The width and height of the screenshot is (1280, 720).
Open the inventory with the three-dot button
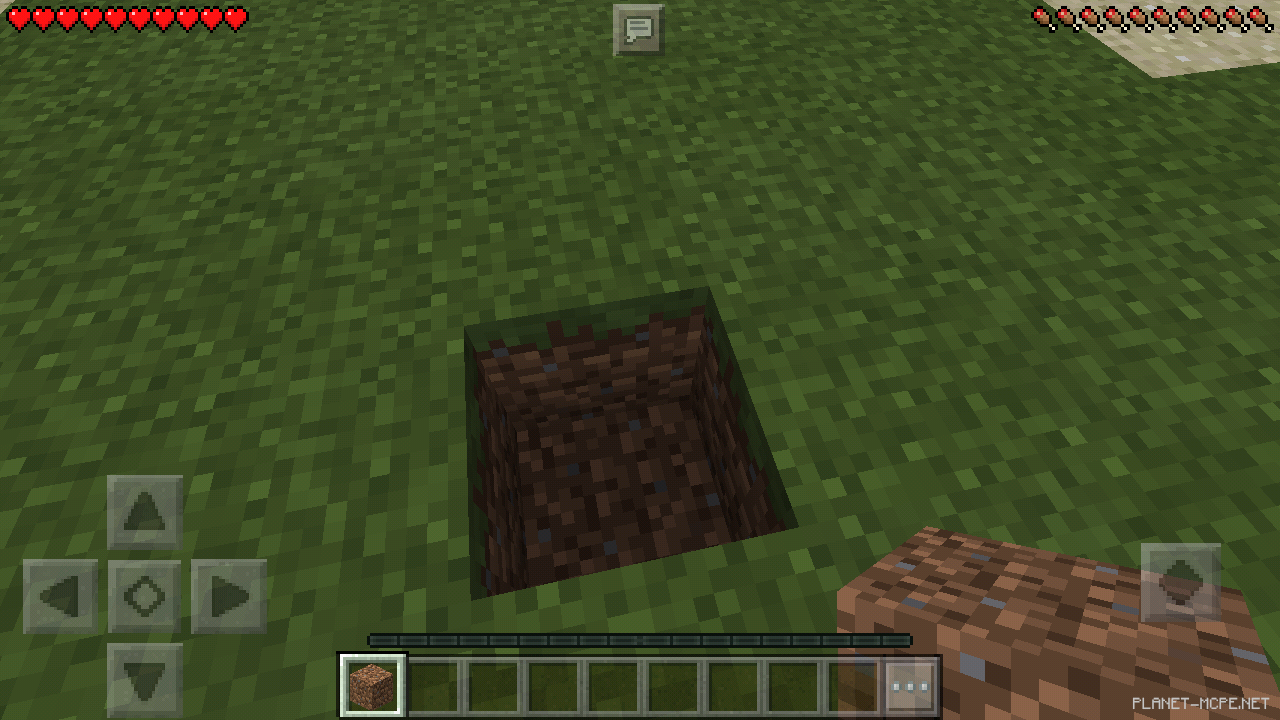pyautogui.click(x=909, y=685)
